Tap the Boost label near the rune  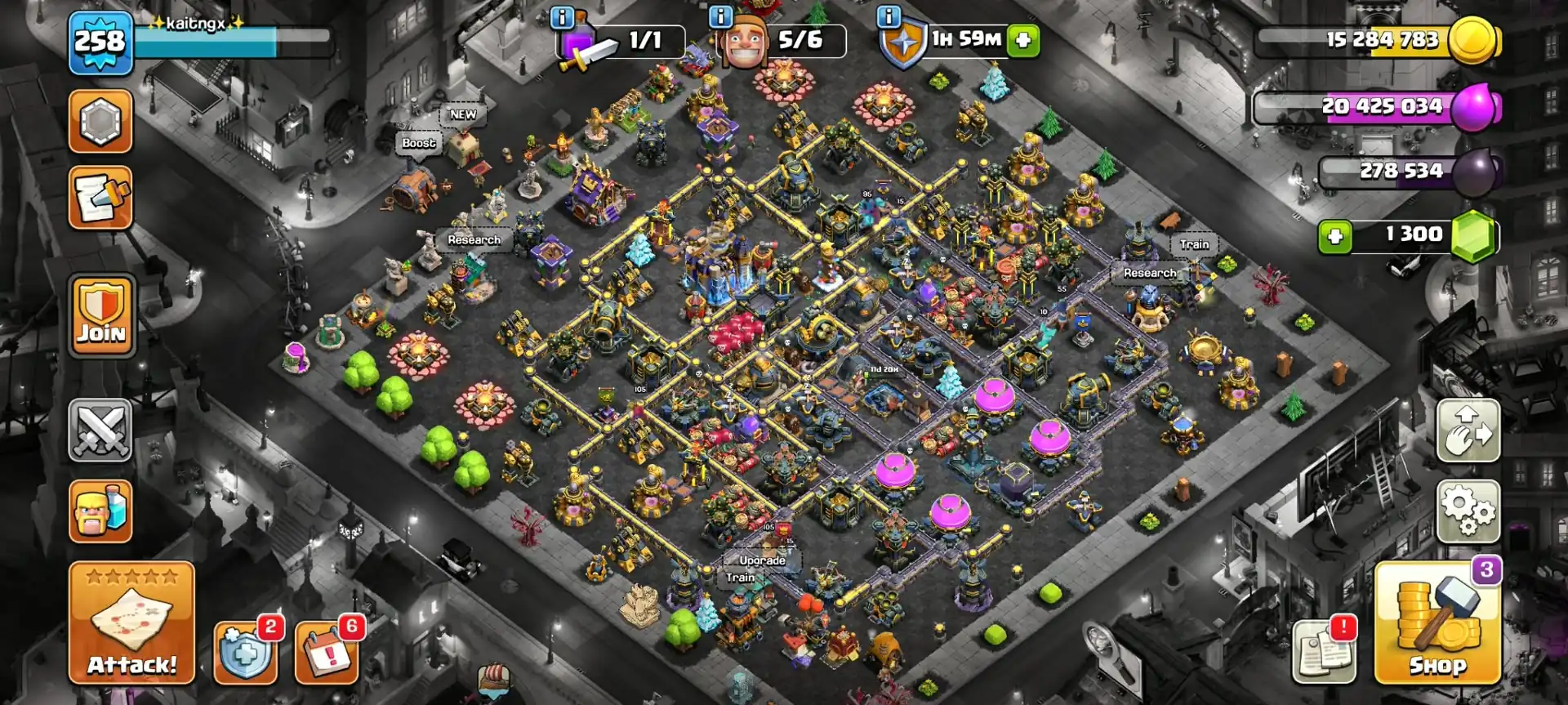[417, 143]
